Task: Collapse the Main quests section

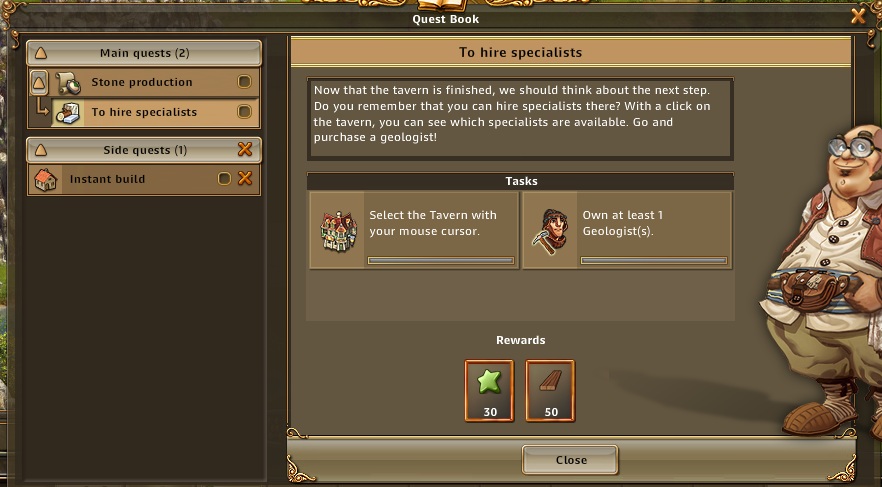Action: 41,53
